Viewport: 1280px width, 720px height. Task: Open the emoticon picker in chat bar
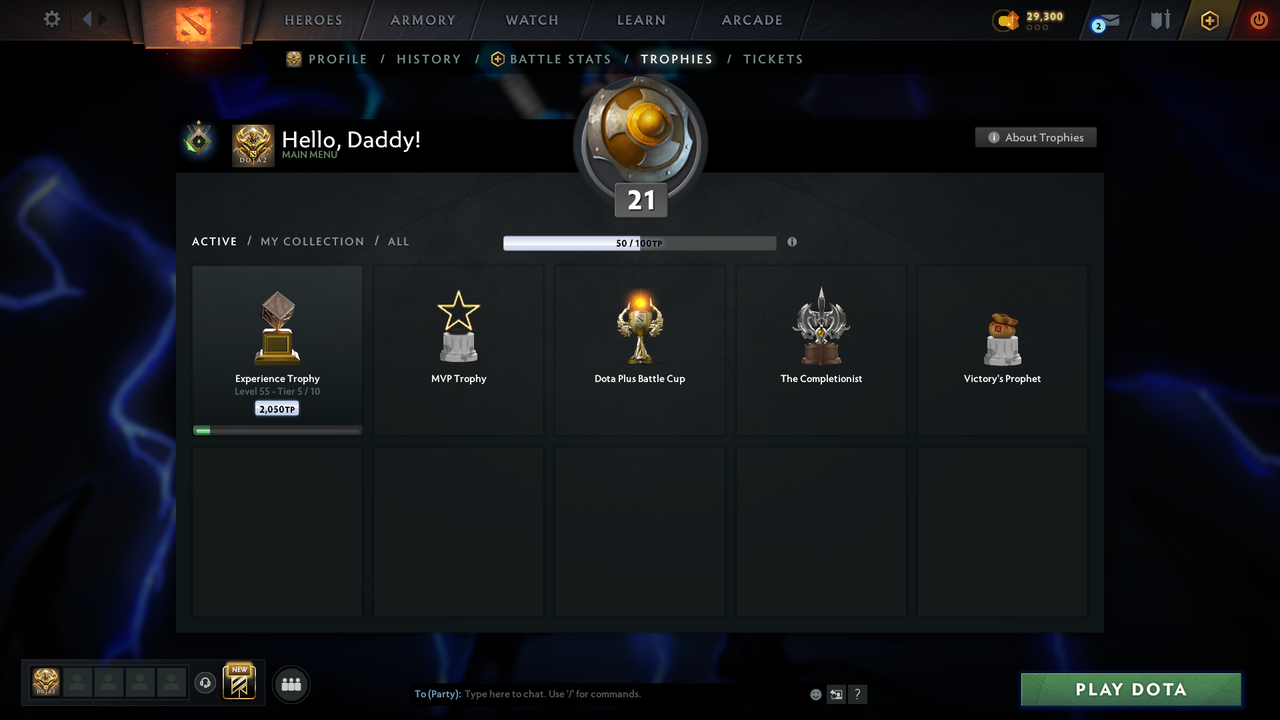click(x=815, y=693)
